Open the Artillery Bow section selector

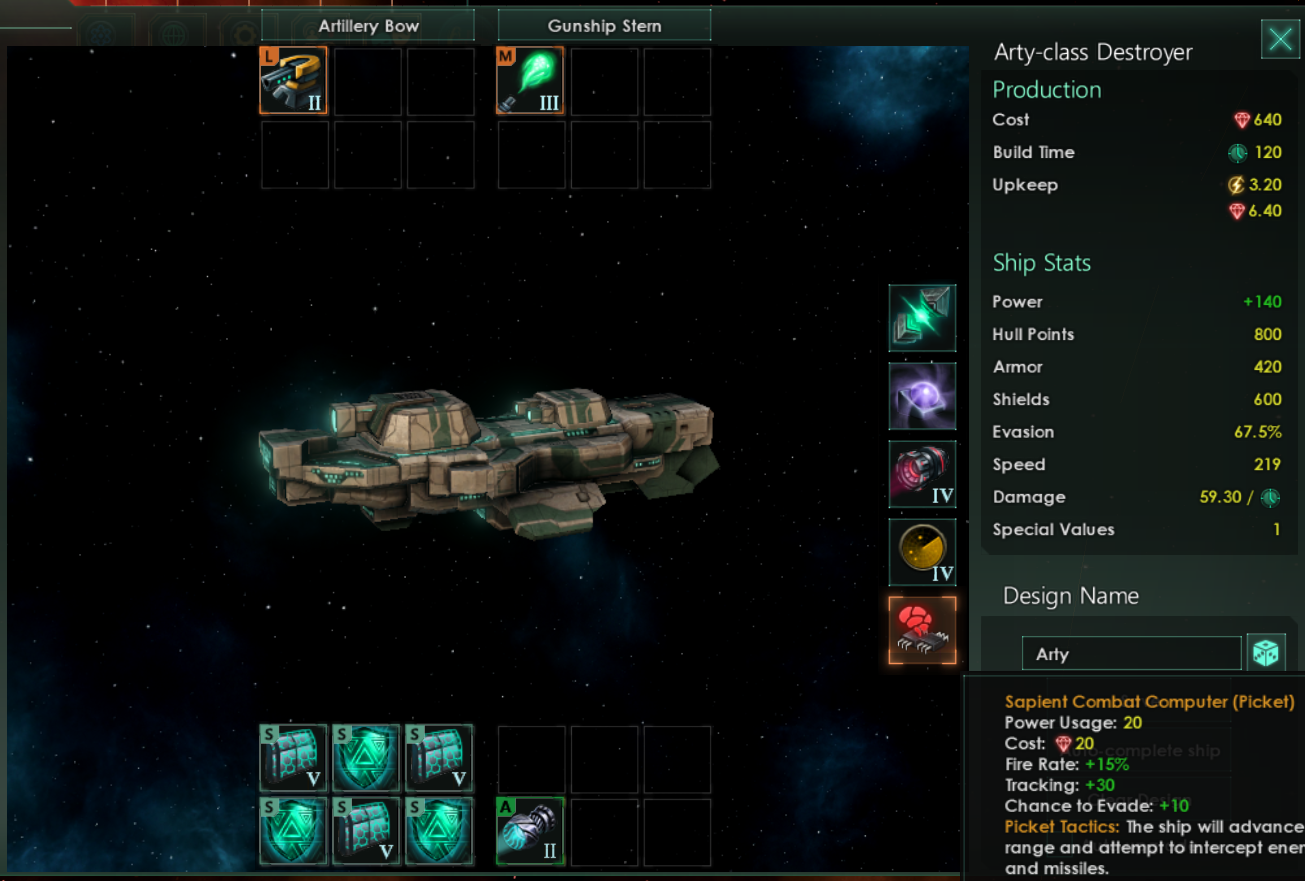tap(368, 26)
